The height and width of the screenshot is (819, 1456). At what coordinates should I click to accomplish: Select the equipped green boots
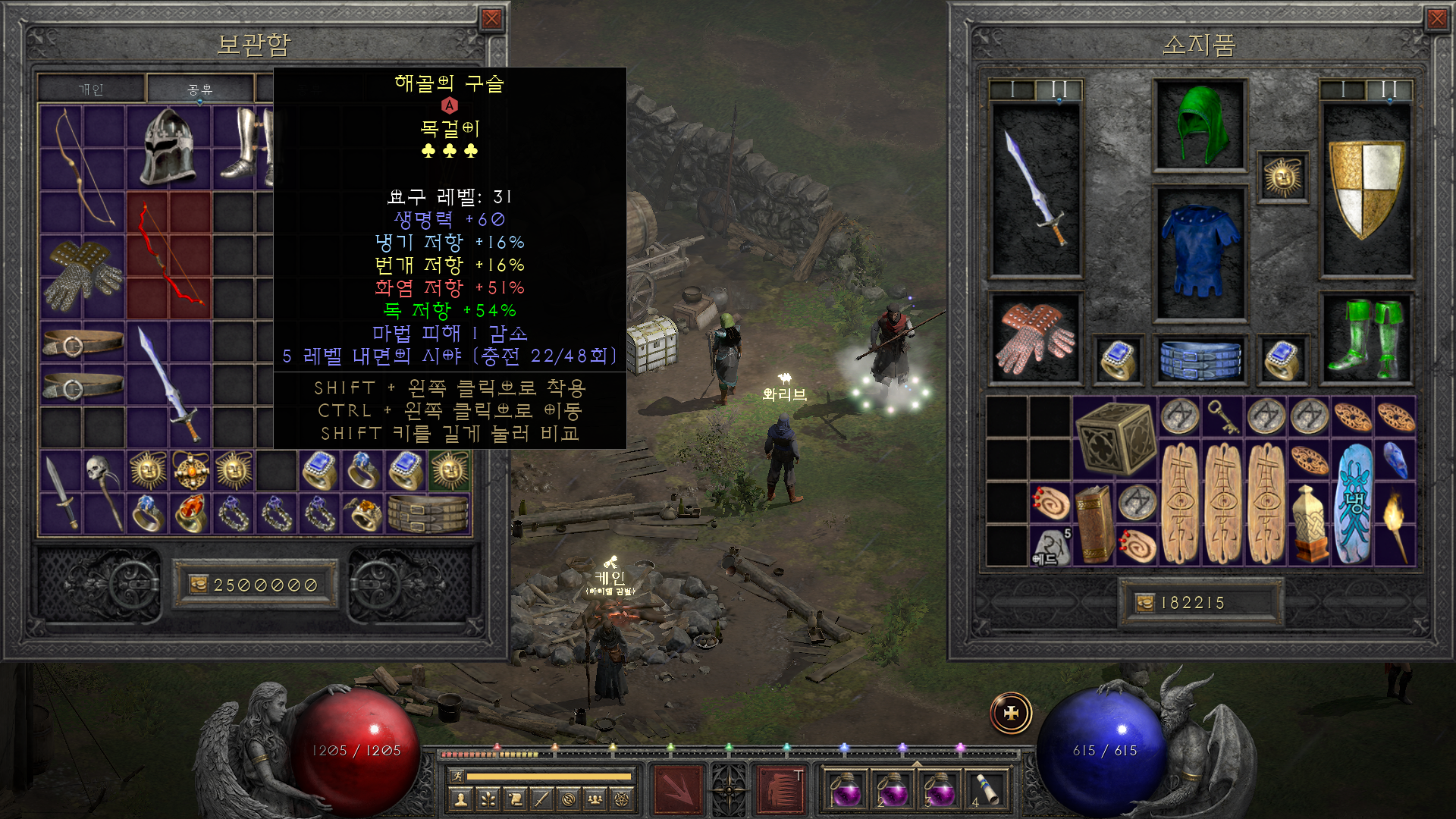1367,338
